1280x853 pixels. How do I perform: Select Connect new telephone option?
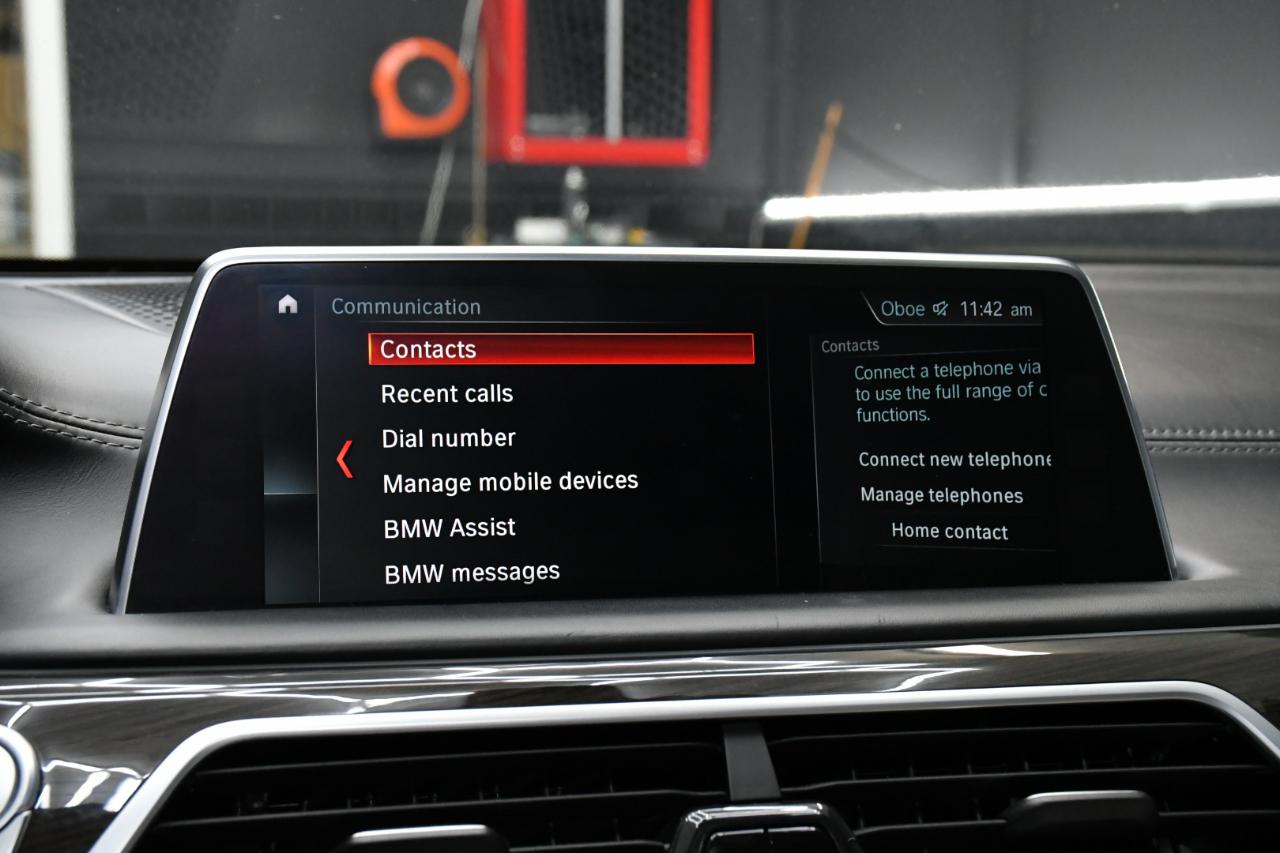(953, 459)
